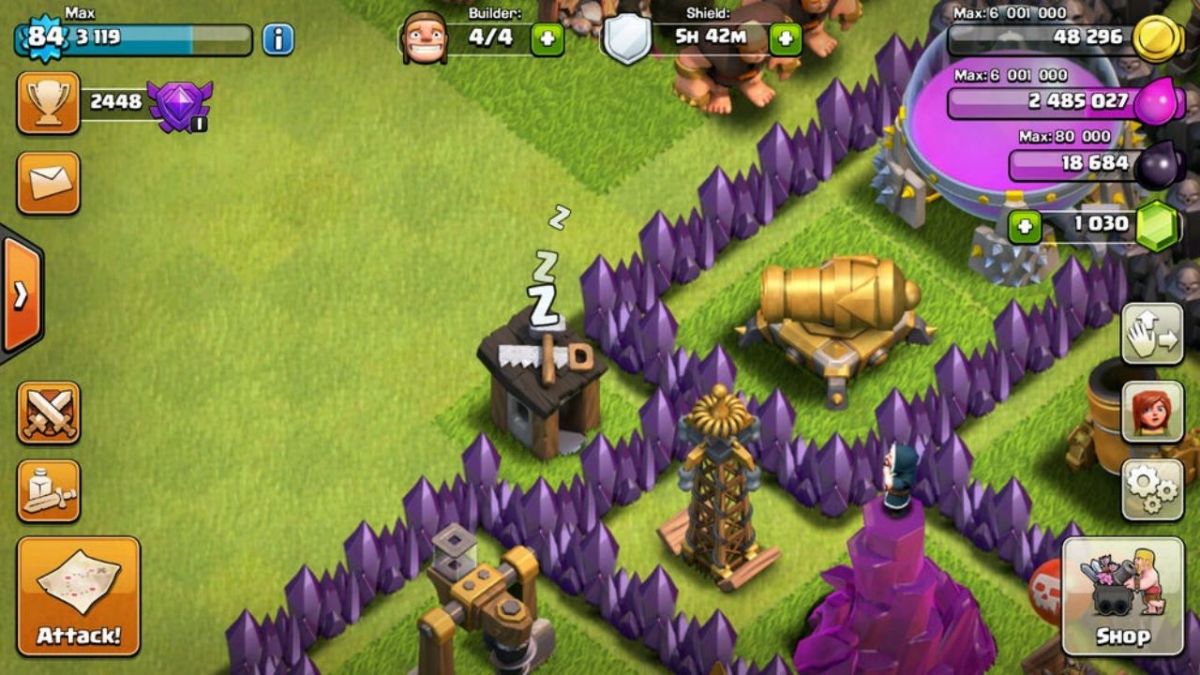The height and width of the screenshot is (675, 1200).
Task: Open the hand edit-layout button
Action: click(1152, 334)
